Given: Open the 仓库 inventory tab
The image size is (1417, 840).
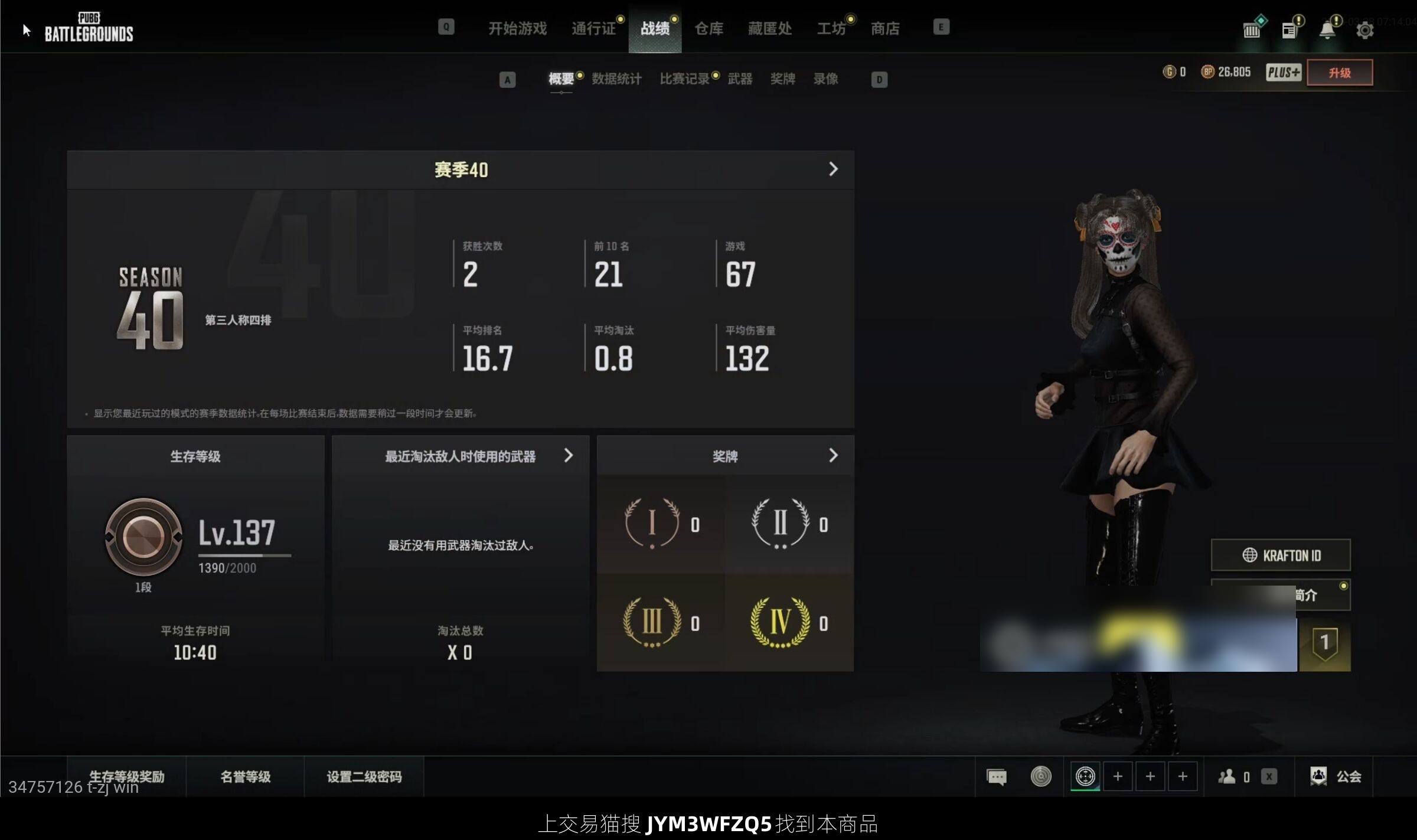Looking at the screenshot, I should coord(708,28).
